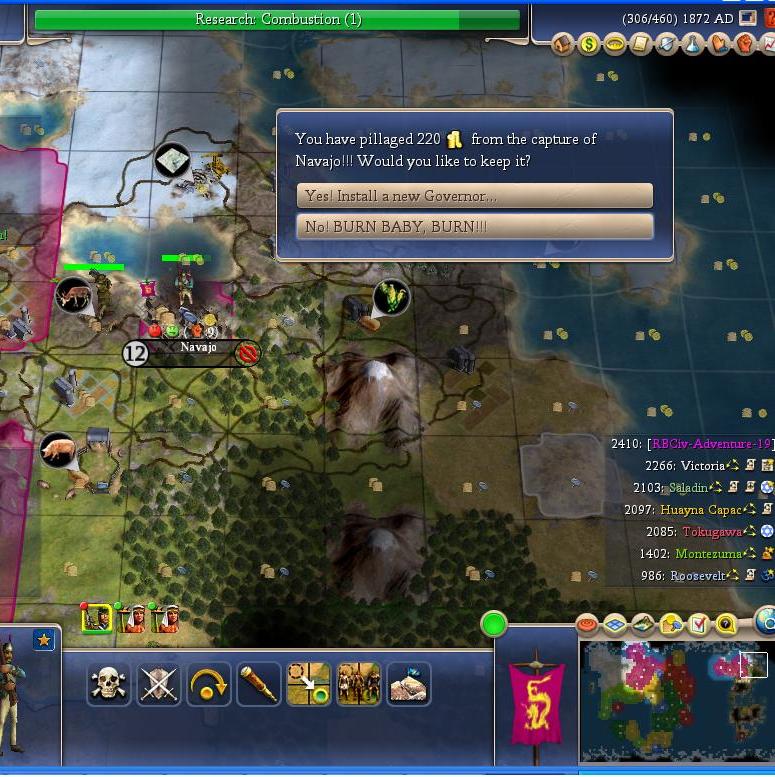Open the Technology Advisor flask icon
The width and height of the screenshot is (775, 777).
point(693,45)
